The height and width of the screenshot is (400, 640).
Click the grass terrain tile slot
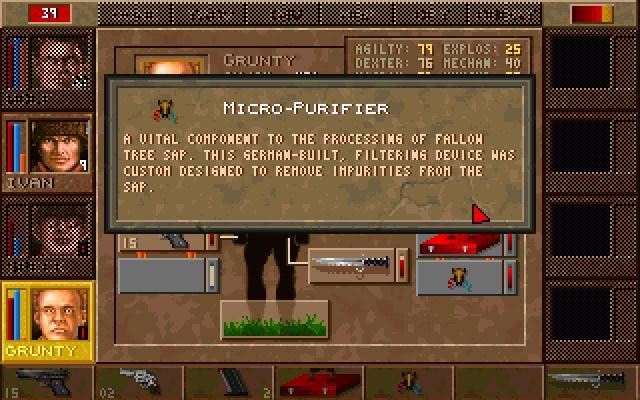[260, 318]
